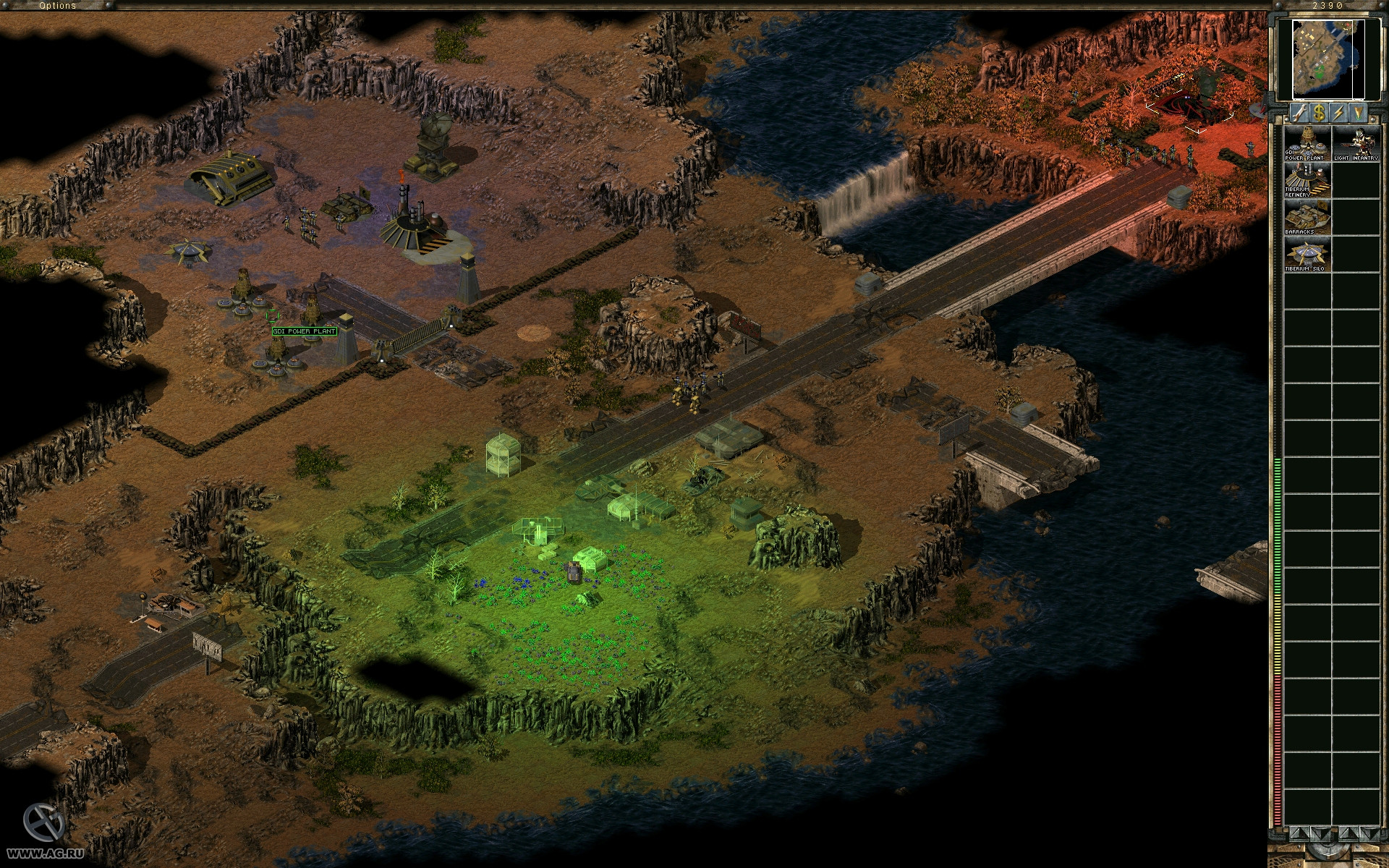Click the up arrow under the structures list
The height and width of the screenshot is (868, 1389).
pyautogui.click(x=1300, y=834)
